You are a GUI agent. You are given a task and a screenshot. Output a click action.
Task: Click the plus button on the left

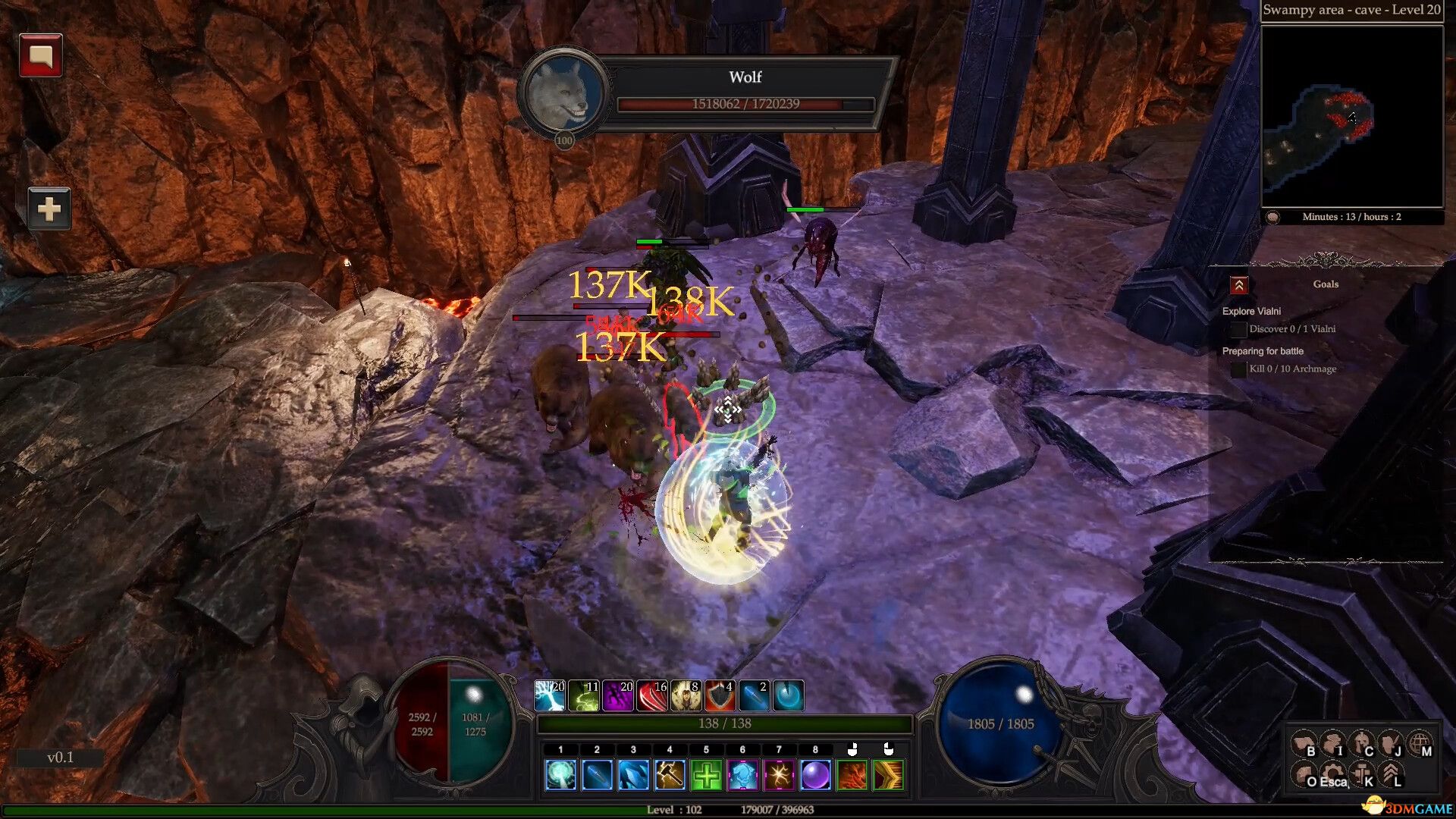pyautogui.click(x=49, y=209)
